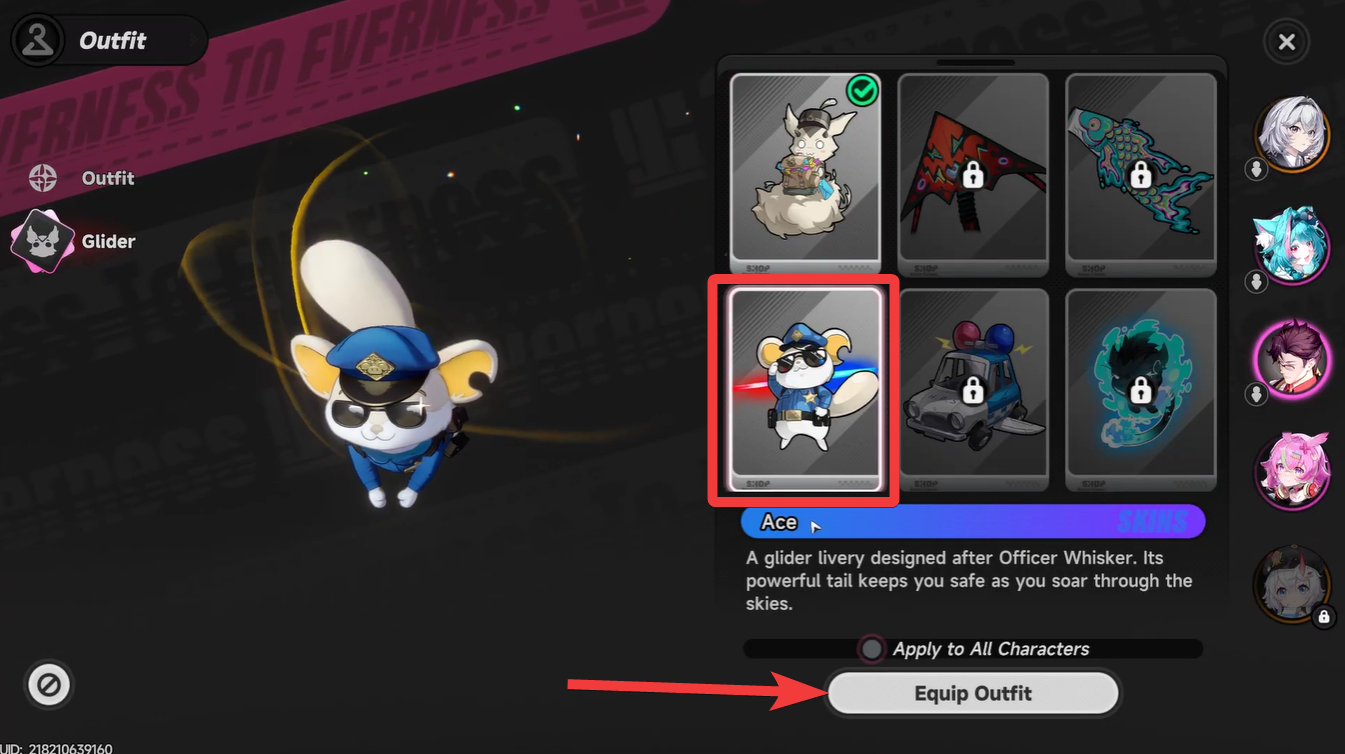
Task: Open the Outfit header at top left
Action: tap(110, 40)
